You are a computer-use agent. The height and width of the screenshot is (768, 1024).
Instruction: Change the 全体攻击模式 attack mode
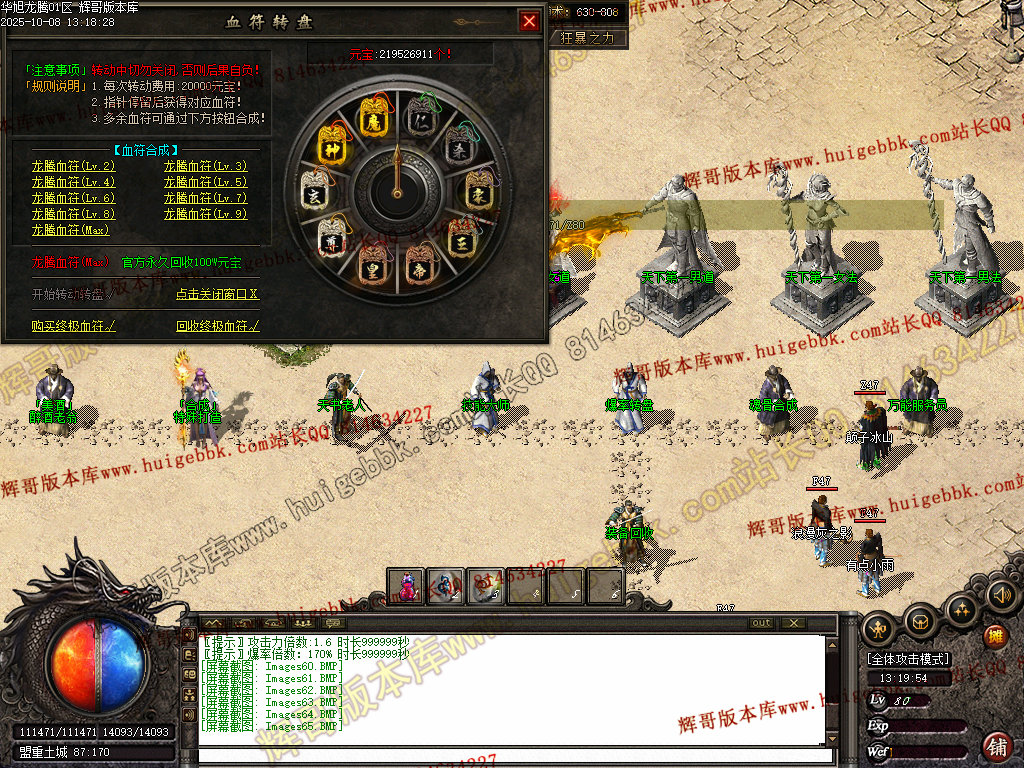[908, 660]
